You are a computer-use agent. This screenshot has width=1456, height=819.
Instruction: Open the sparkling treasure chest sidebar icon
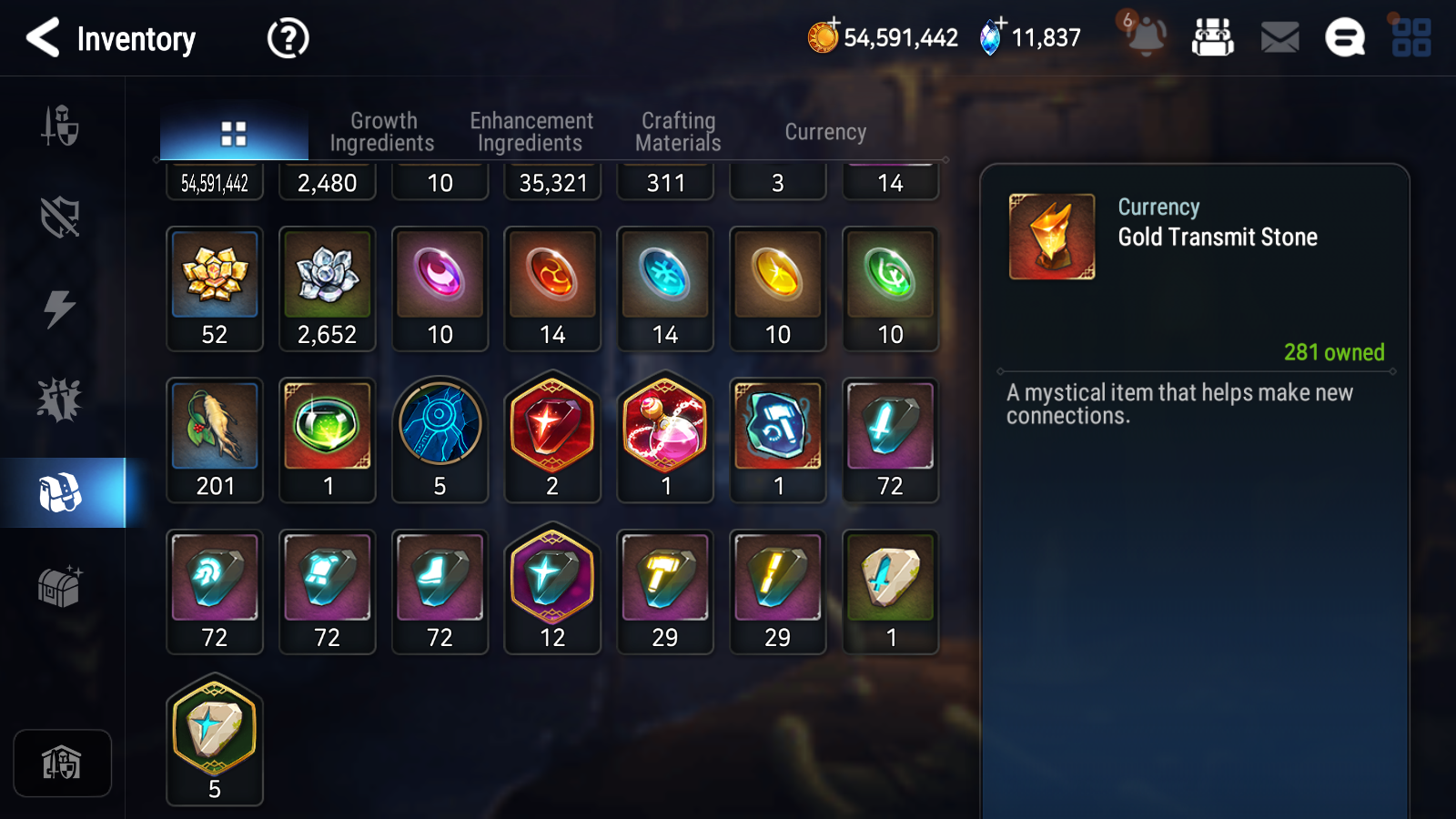[60, 587]
